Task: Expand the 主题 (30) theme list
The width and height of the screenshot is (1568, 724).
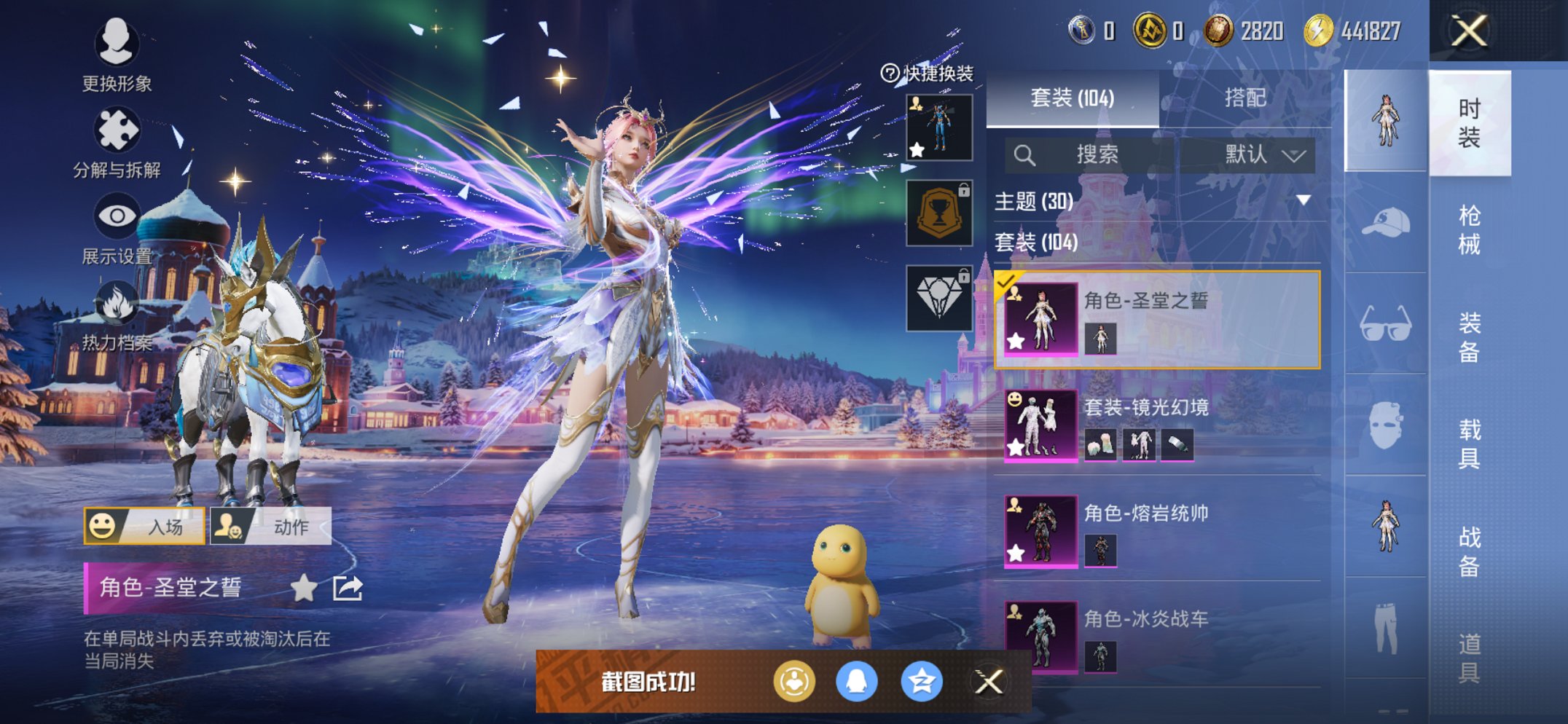Action: pyautogui.click(x=1303, y=200)
